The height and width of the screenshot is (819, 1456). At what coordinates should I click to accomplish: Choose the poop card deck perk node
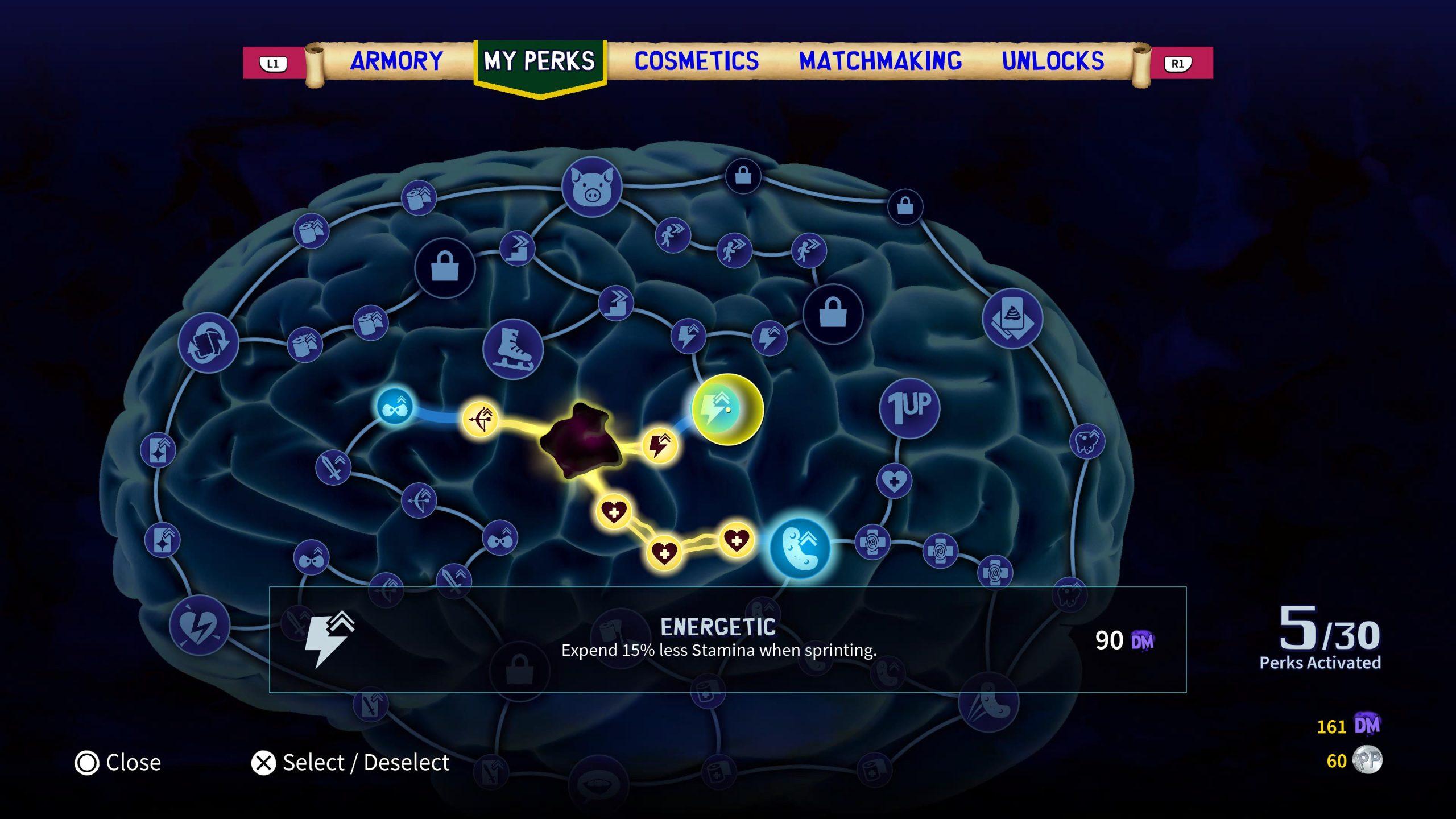click(x=1012, y=318)
